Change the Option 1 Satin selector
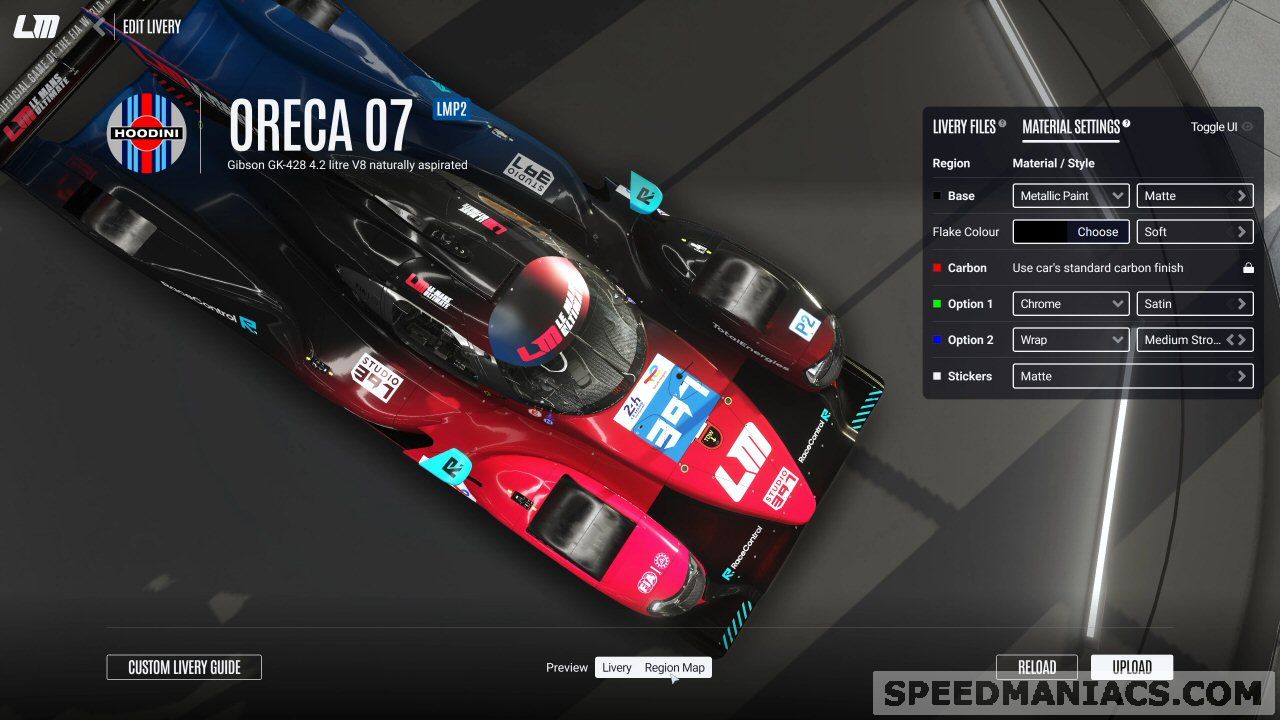Screen dimensions: 1280x720 tap(1194, 304)
